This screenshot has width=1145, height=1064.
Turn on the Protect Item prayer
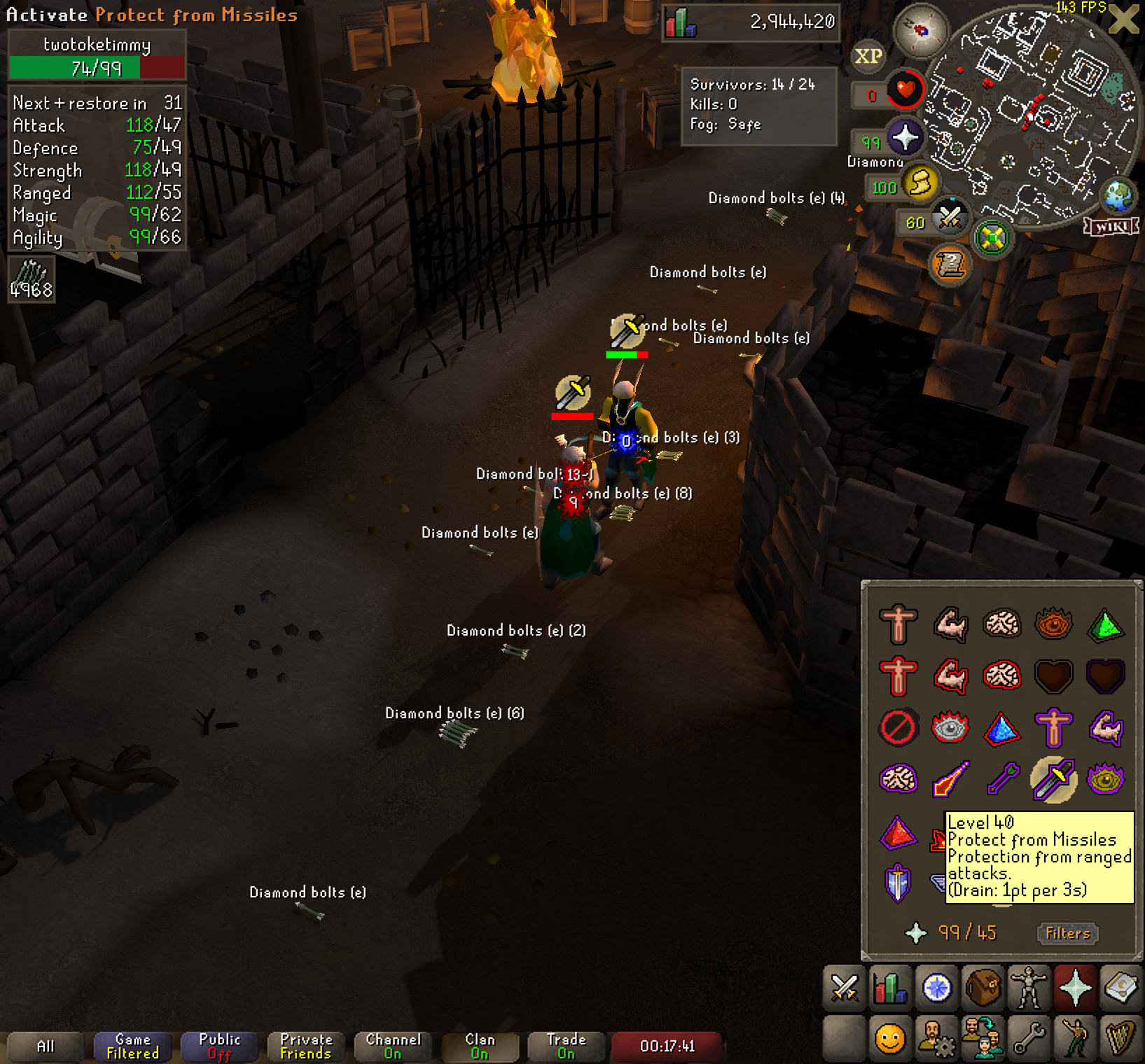pyautogui.click(x=898, y=727)
